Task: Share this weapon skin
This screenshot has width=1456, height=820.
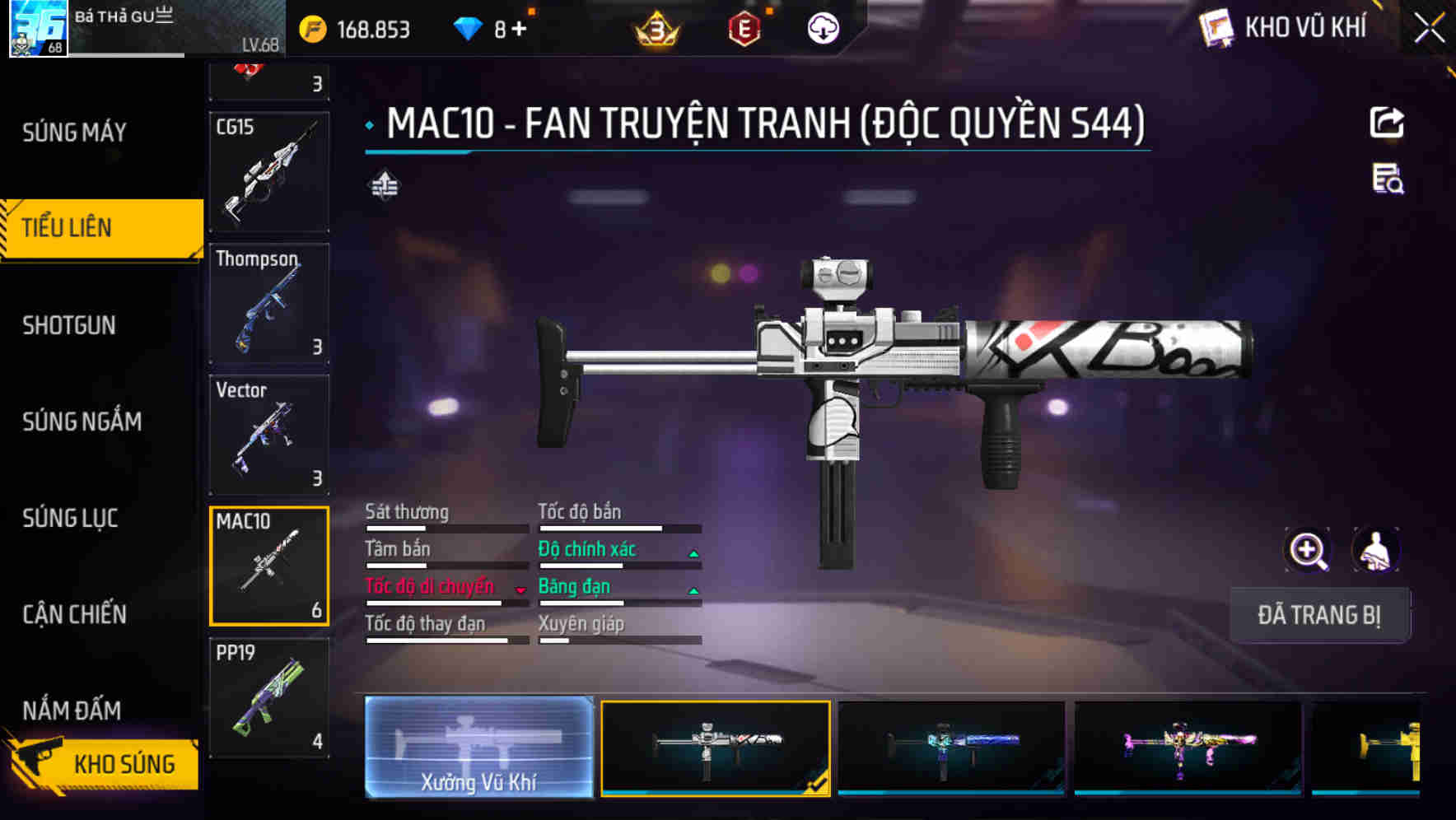Action: point(1387,123)
